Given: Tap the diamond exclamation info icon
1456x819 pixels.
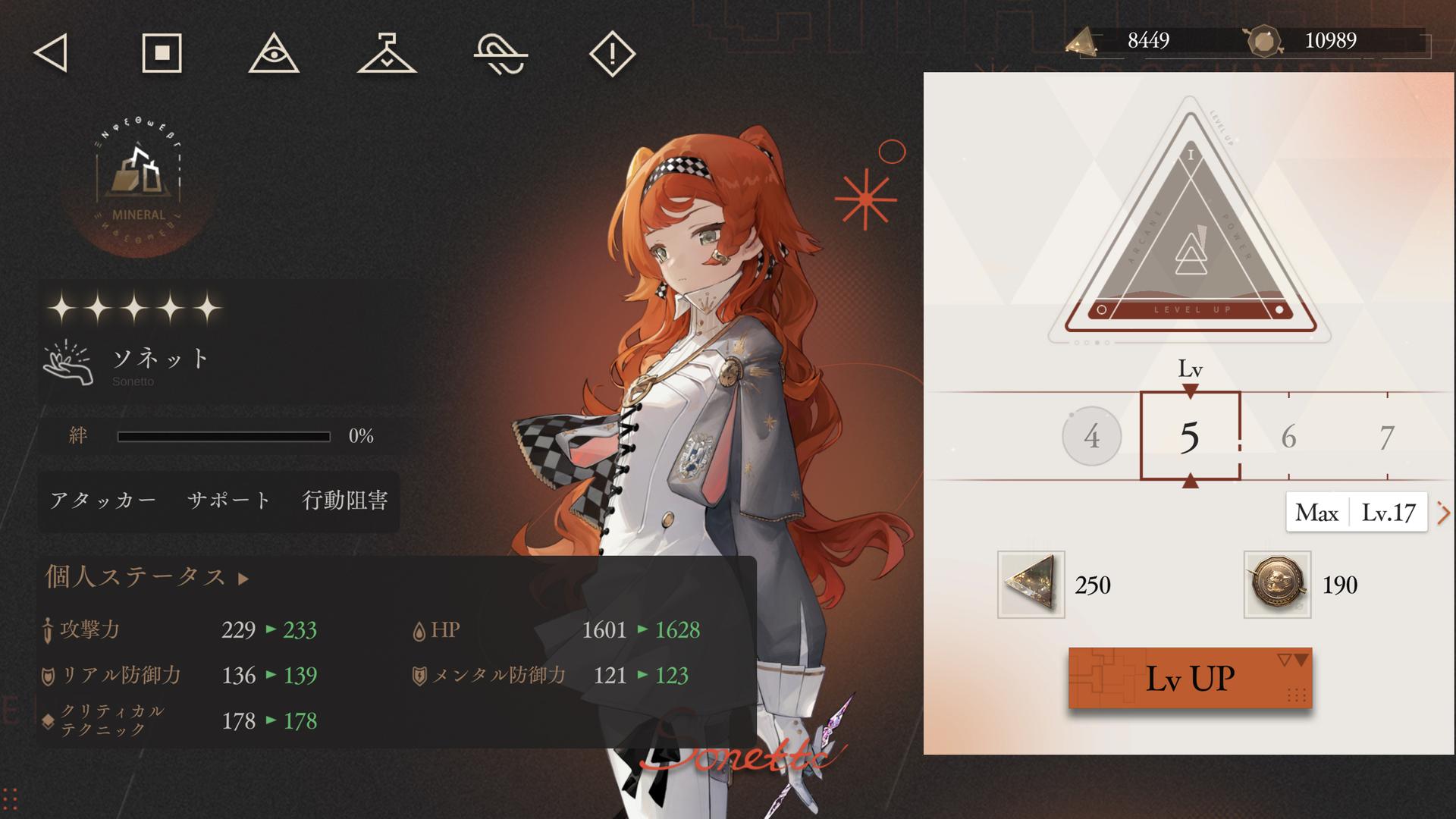Looking at the screenshot, I should tap(612, 53).
